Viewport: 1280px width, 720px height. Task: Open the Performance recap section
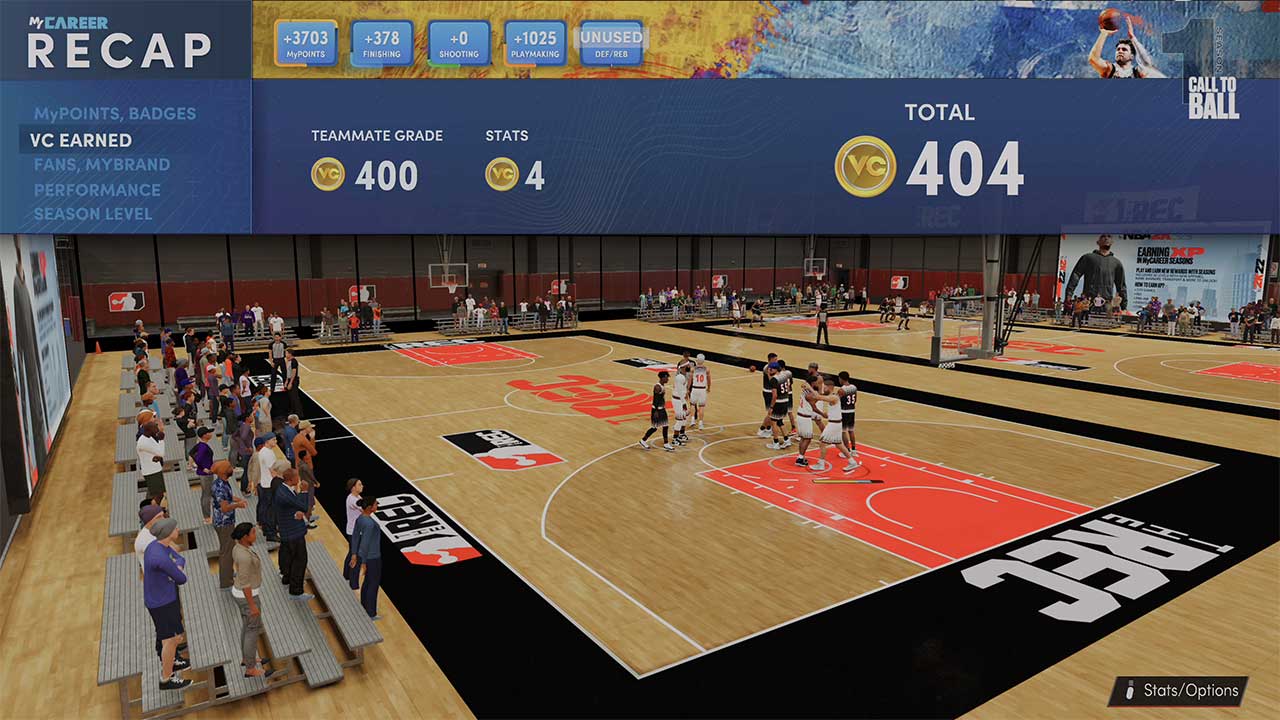pos(96,189)
